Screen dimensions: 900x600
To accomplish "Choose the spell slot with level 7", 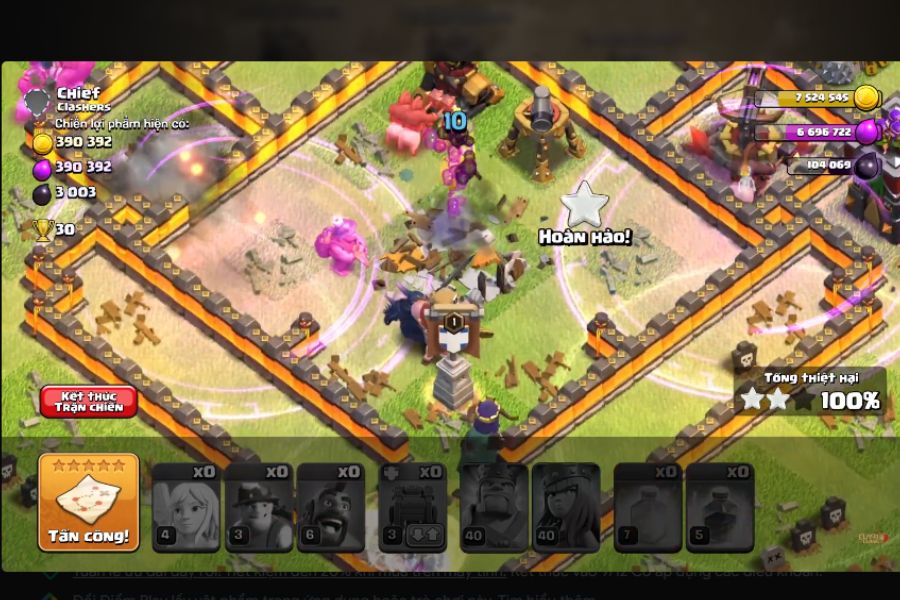I will pyautogui.click(x=648, y=507).
